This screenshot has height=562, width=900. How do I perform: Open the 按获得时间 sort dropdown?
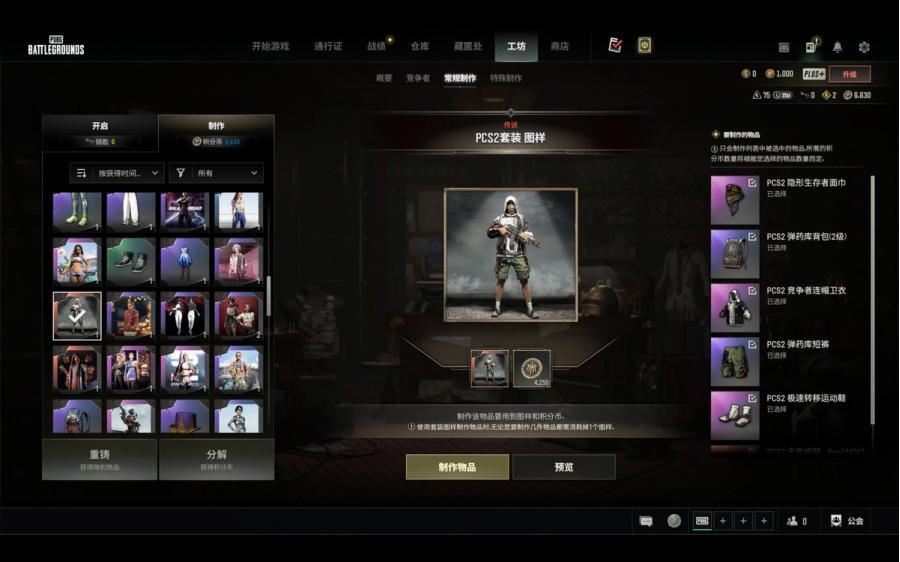point(117,173)
